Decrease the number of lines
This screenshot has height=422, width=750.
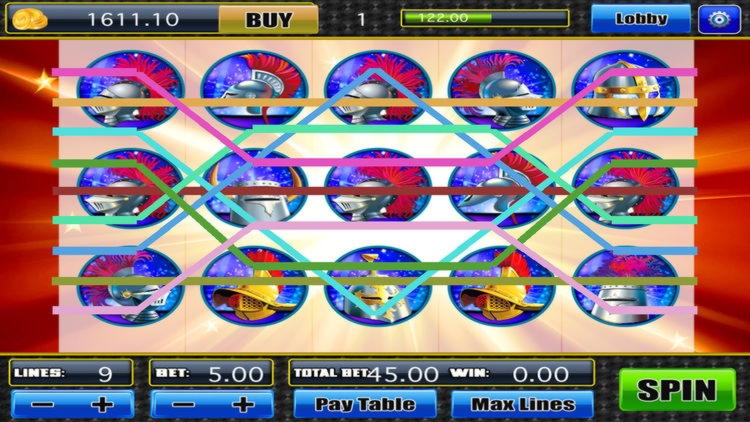click(40, 405)
